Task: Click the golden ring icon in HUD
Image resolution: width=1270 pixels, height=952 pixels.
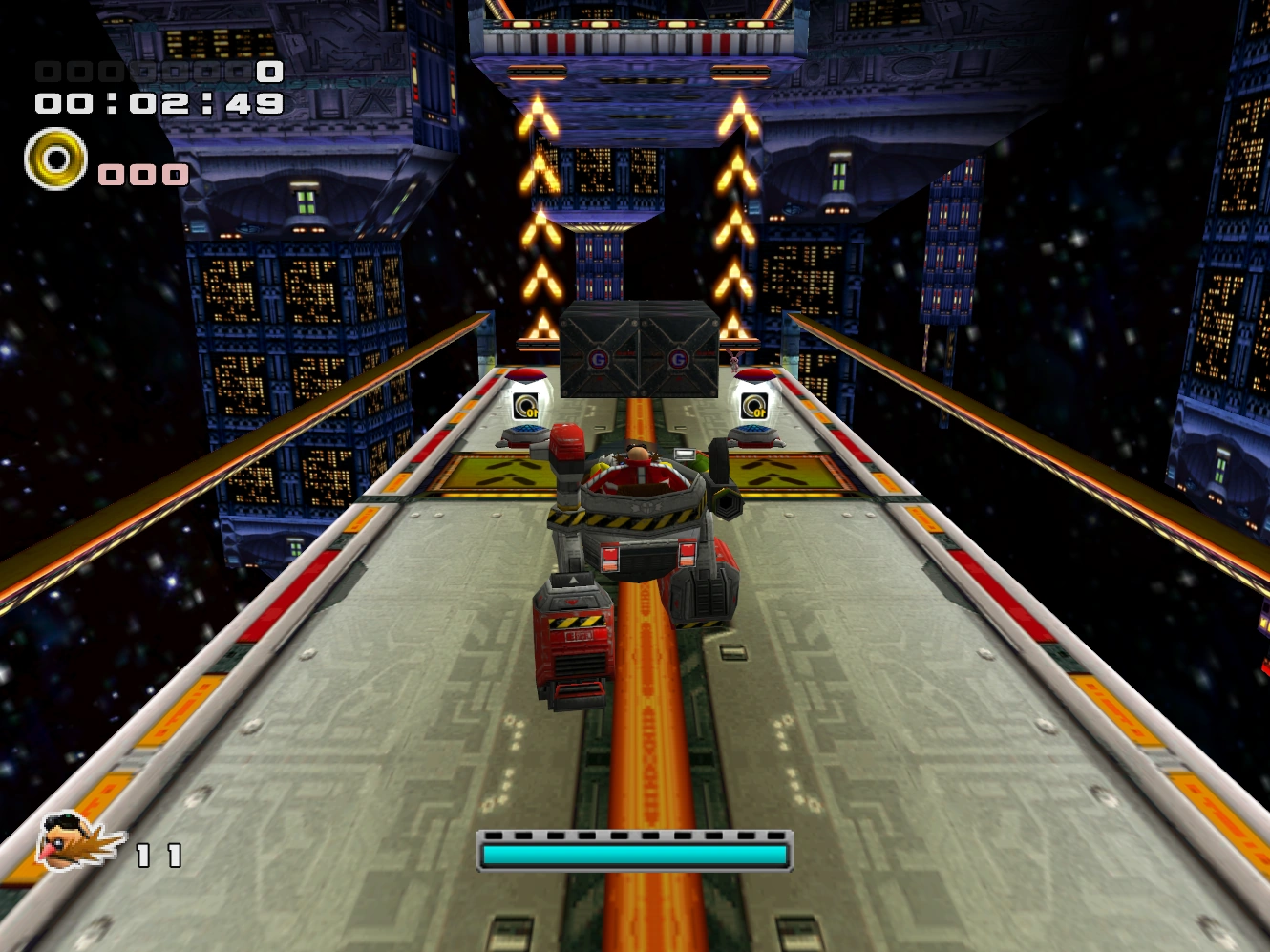Action: (x=55, y=158)
